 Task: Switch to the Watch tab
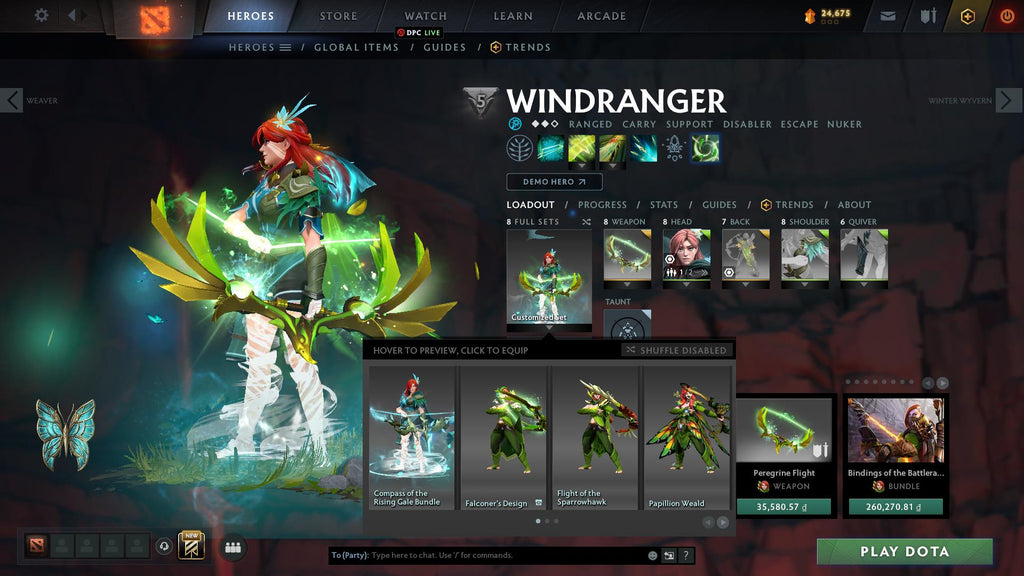426,16
